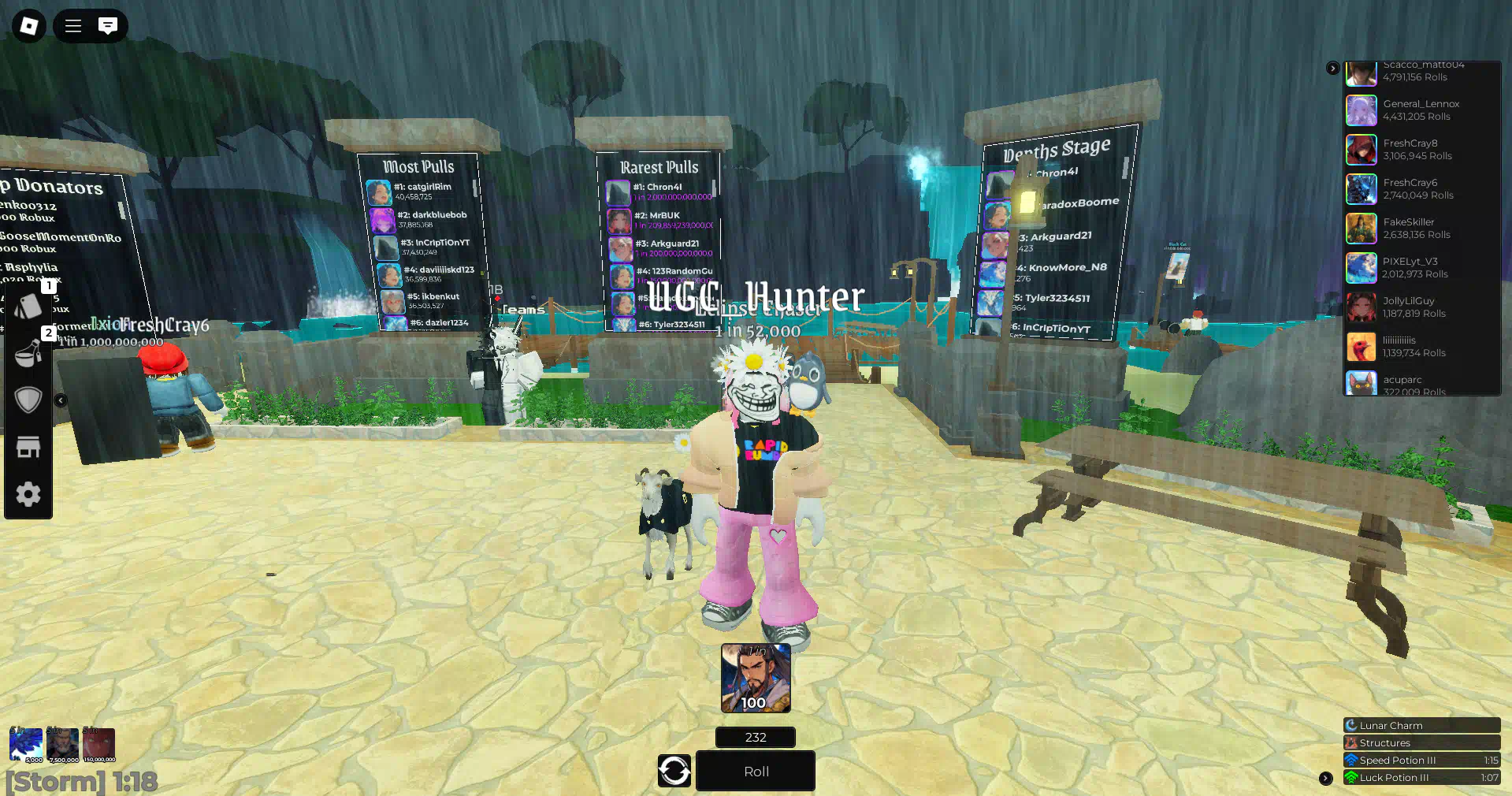Collapse the player leaderboard with its arrow
The height and width of the screenshot is (796, 1512).
tap(1332, 69)
